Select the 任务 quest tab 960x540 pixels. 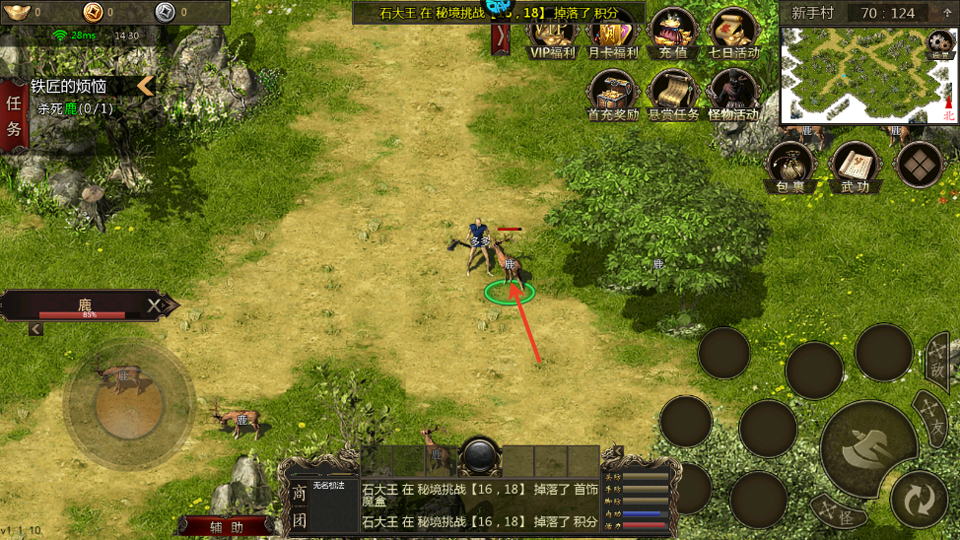click(x=14, y=115)
